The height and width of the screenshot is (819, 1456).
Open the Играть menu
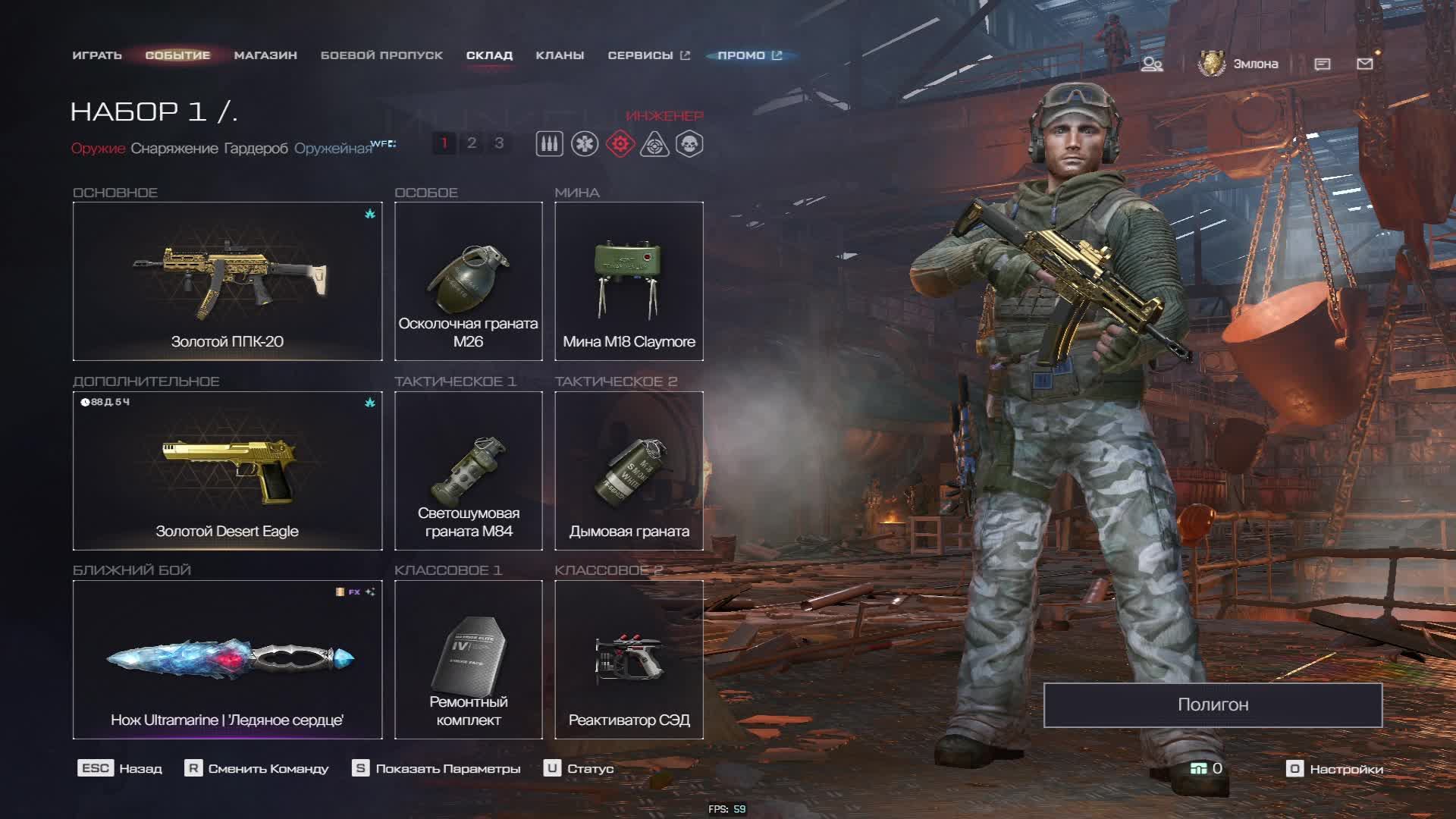(97, 55)
